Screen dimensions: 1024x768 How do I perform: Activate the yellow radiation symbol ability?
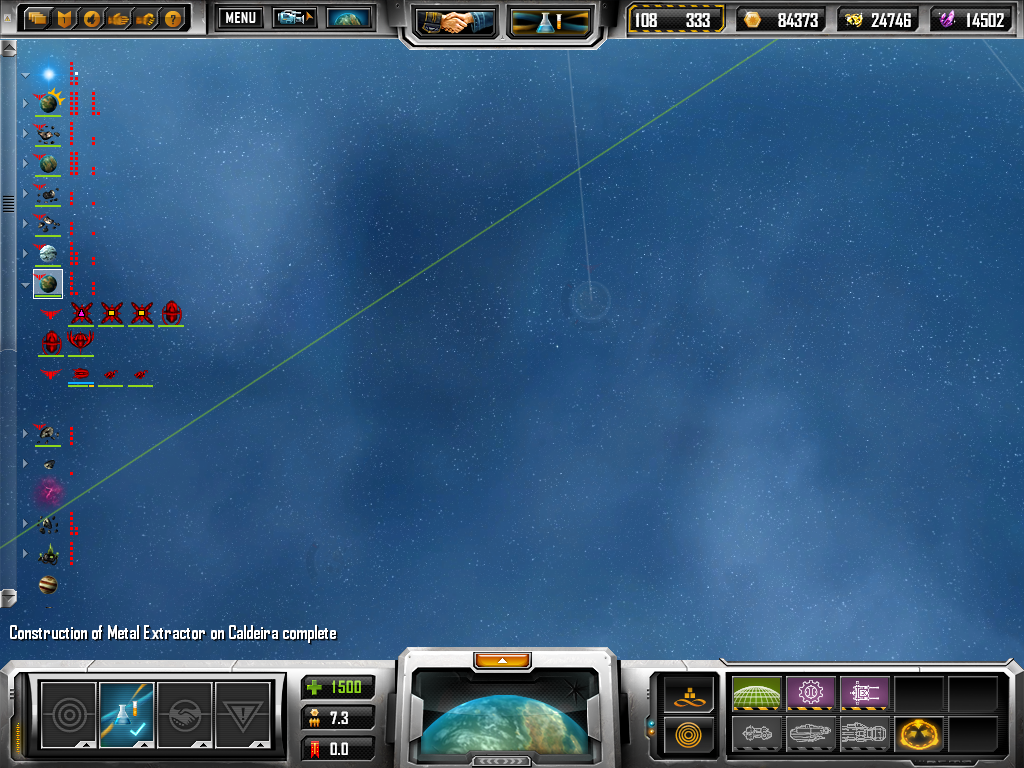click(x=919, y=735)
